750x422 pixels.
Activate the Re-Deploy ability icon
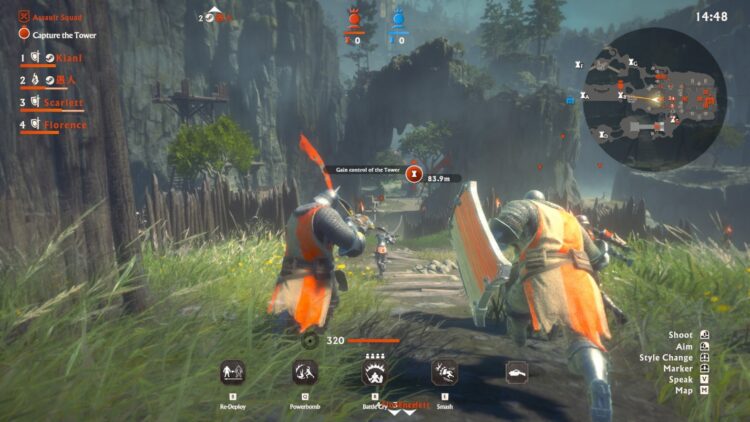(x=232, y=373)
